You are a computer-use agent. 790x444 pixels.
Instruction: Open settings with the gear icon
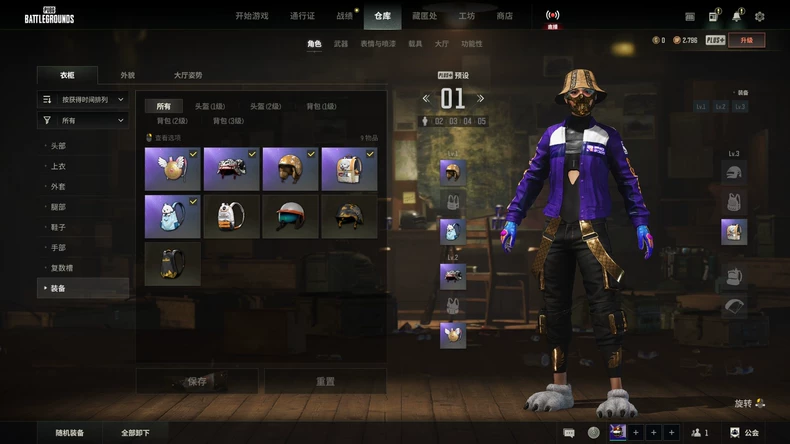759,16
